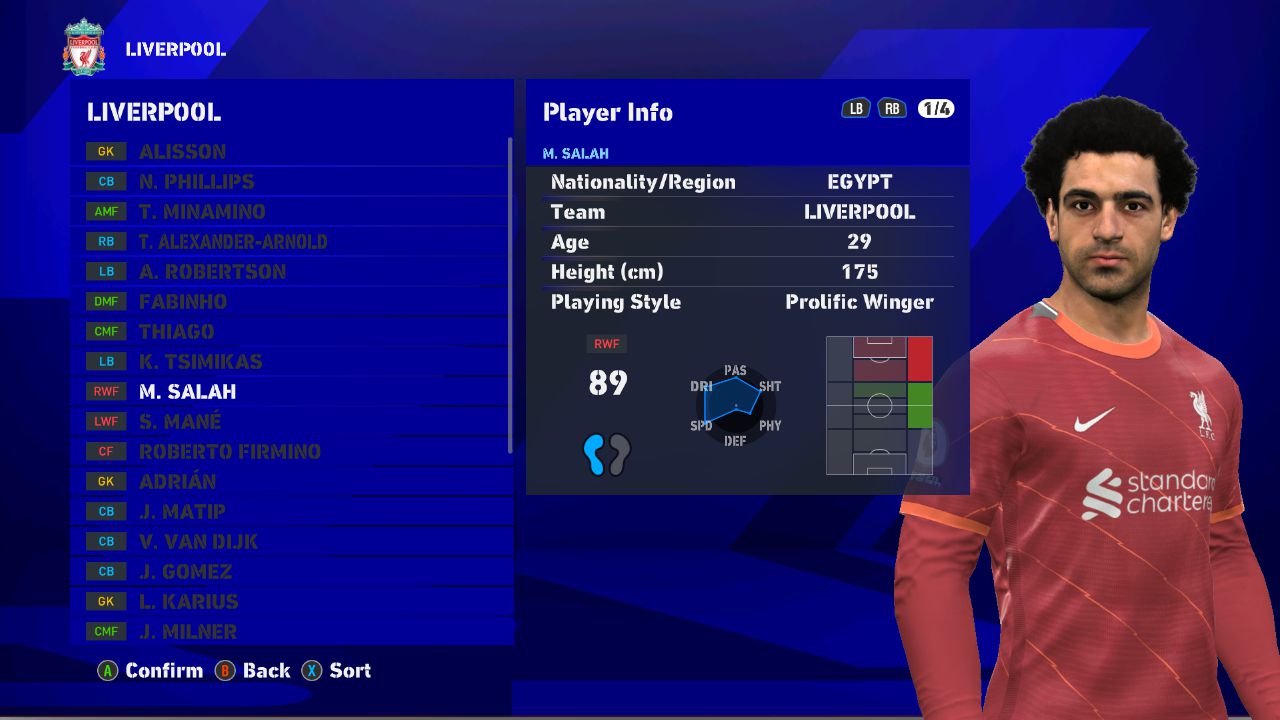The height and width of the screenshot is (720, 1280).
Task: Select T. Alexander-Arnold's row
Action: tap(233, 242)
